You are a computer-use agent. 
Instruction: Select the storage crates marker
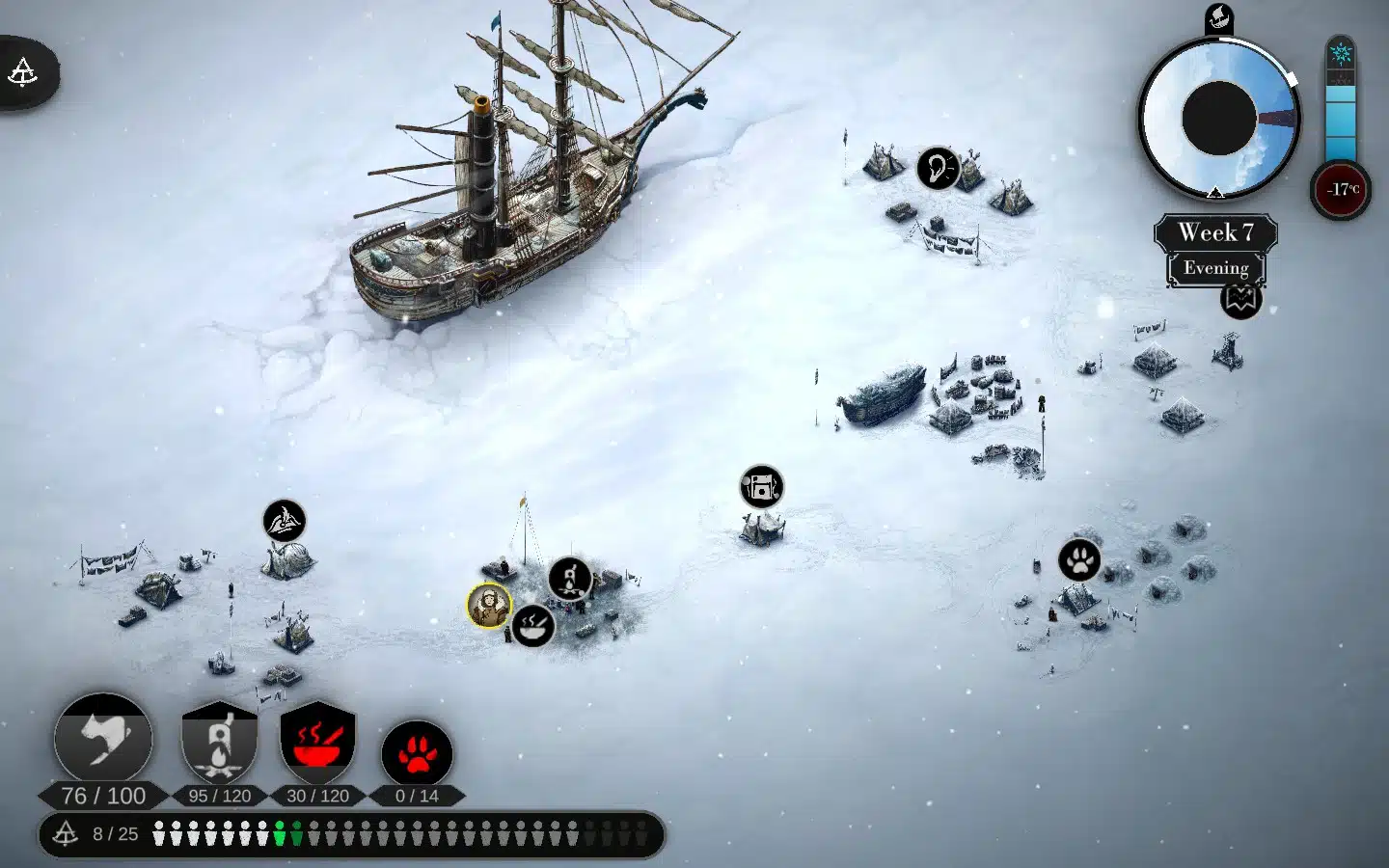(761, 487)
